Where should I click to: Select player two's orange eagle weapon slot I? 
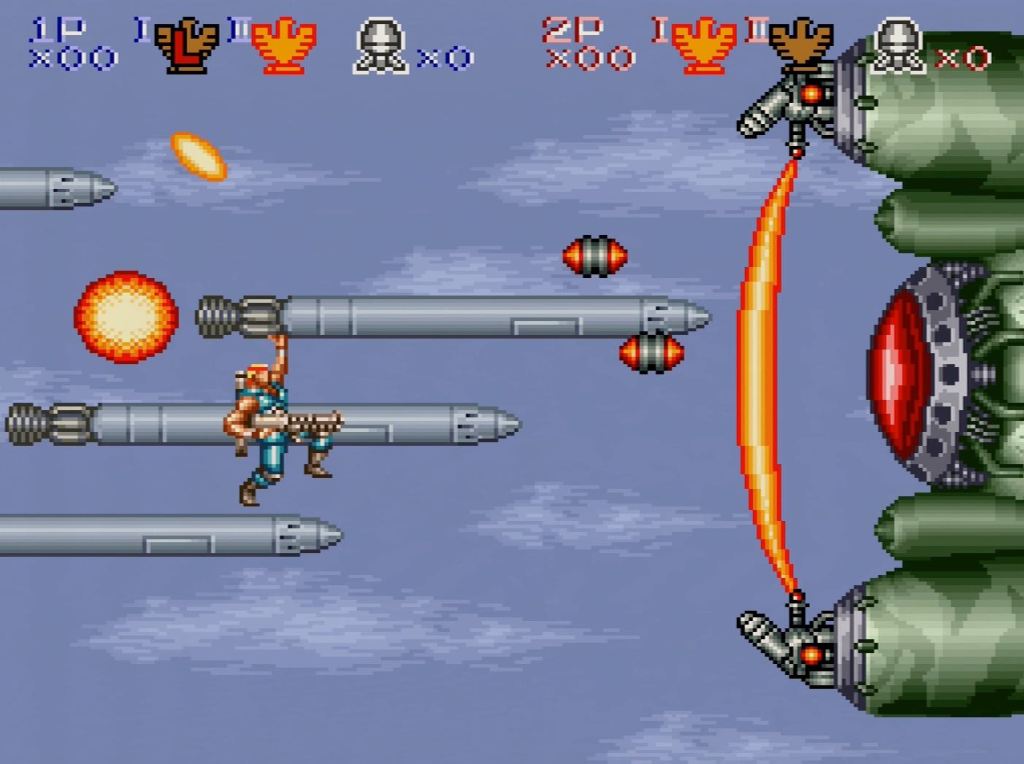click(705, 46)
